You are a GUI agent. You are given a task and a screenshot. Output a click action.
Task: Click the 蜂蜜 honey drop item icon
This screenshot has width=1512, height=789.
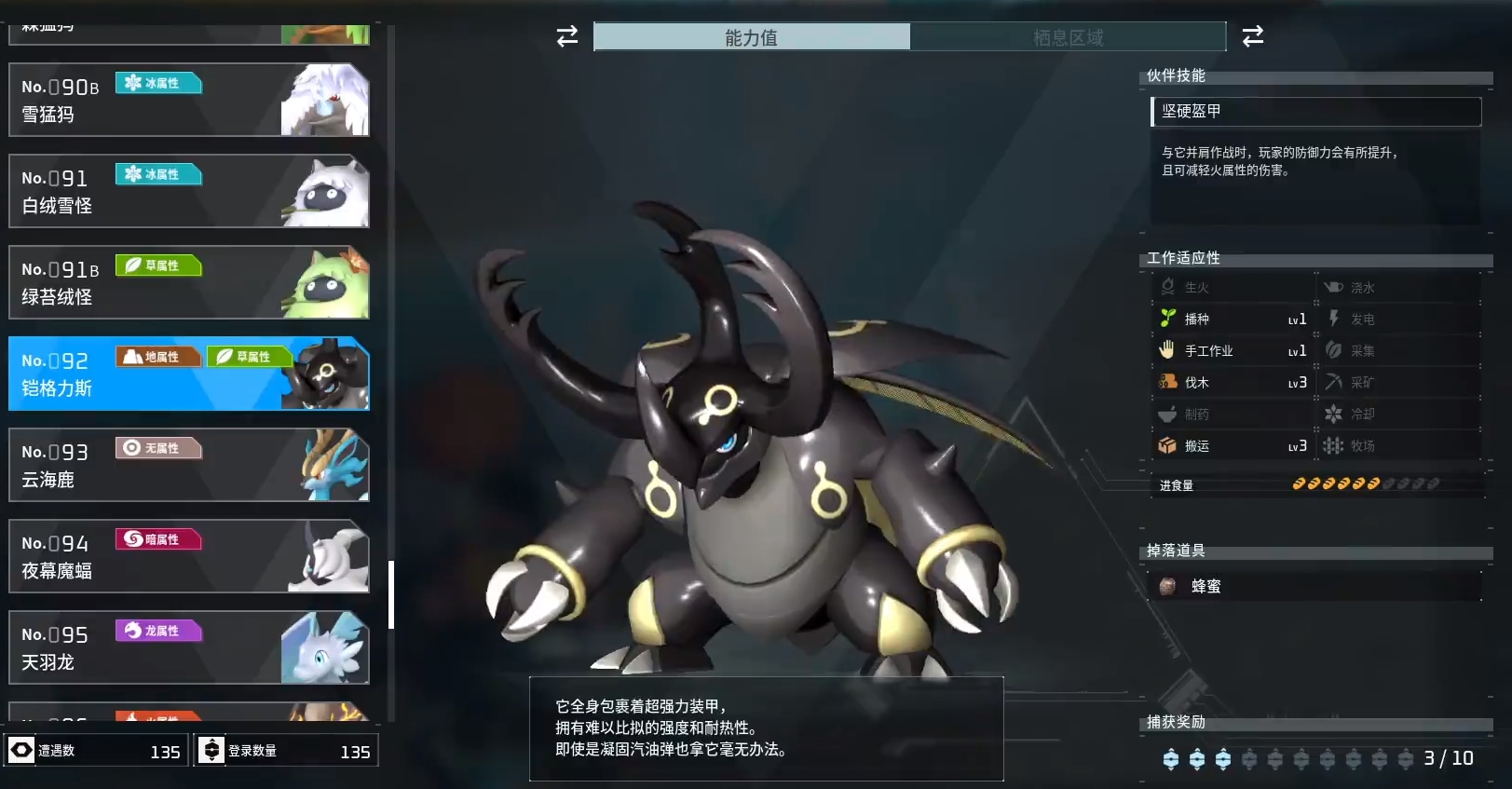1168,586
